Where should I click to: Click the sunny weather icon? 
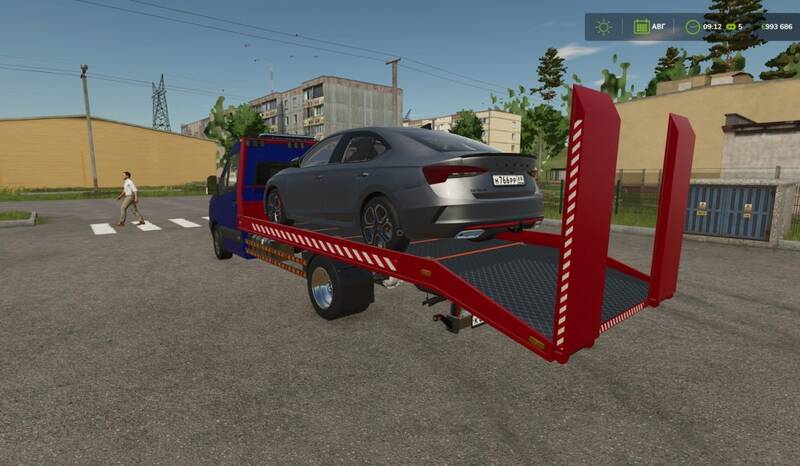(603, 27)
